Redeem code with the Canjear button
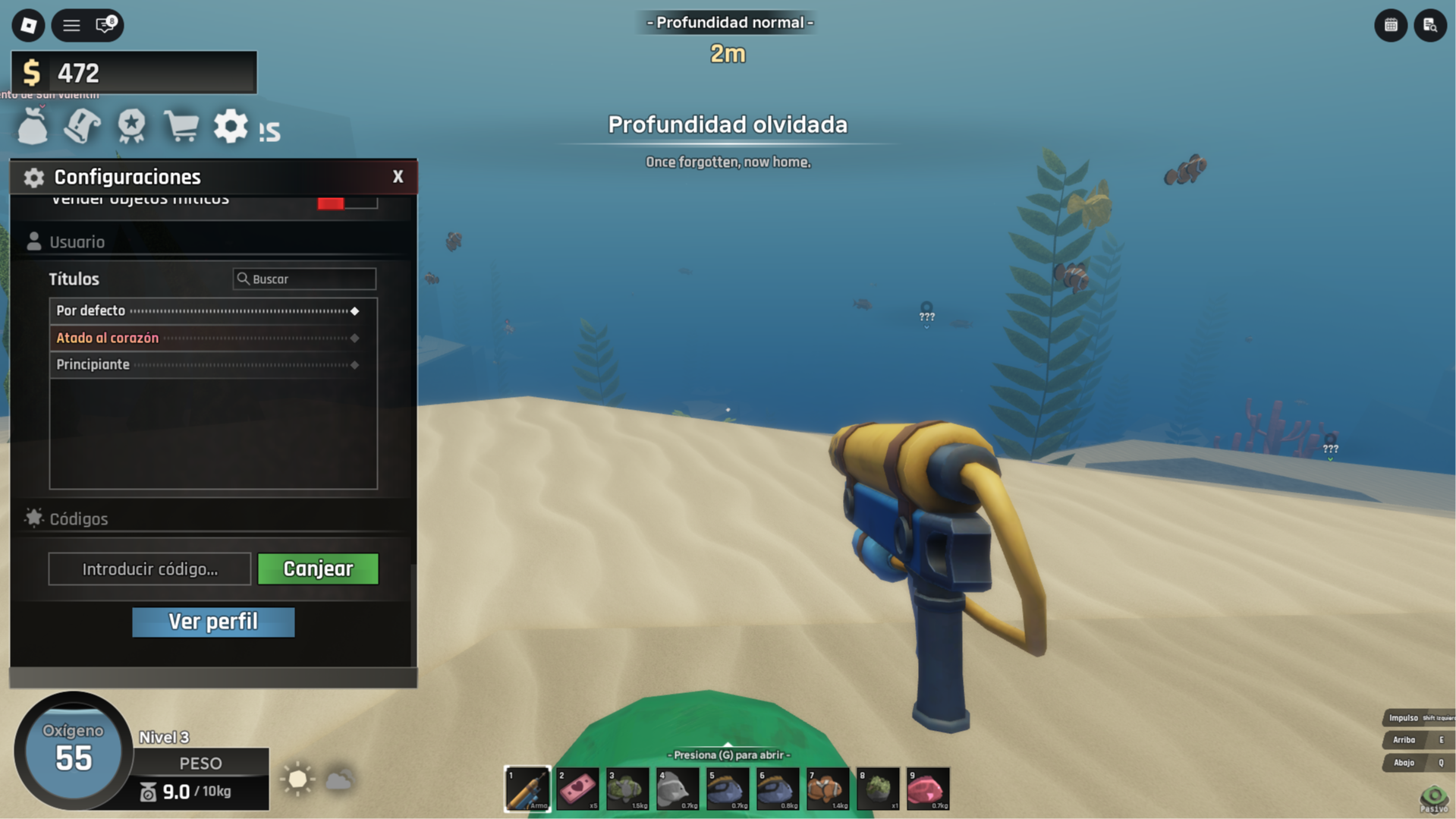The height and width of the screenshot is (819, 1456). click(x=318, y=569)
